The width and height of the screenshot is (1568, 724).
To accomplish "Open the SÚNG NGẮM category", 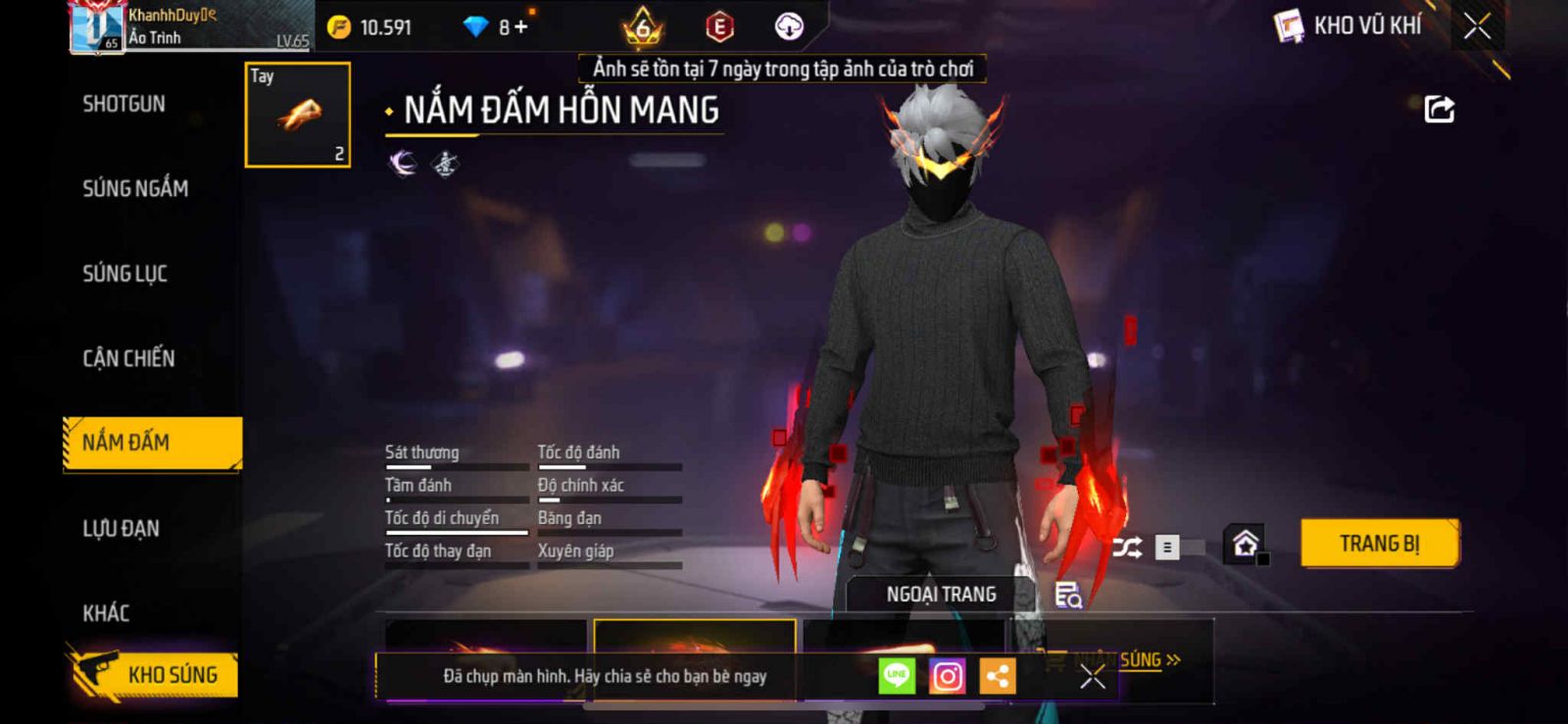I will tap(135, 188).
